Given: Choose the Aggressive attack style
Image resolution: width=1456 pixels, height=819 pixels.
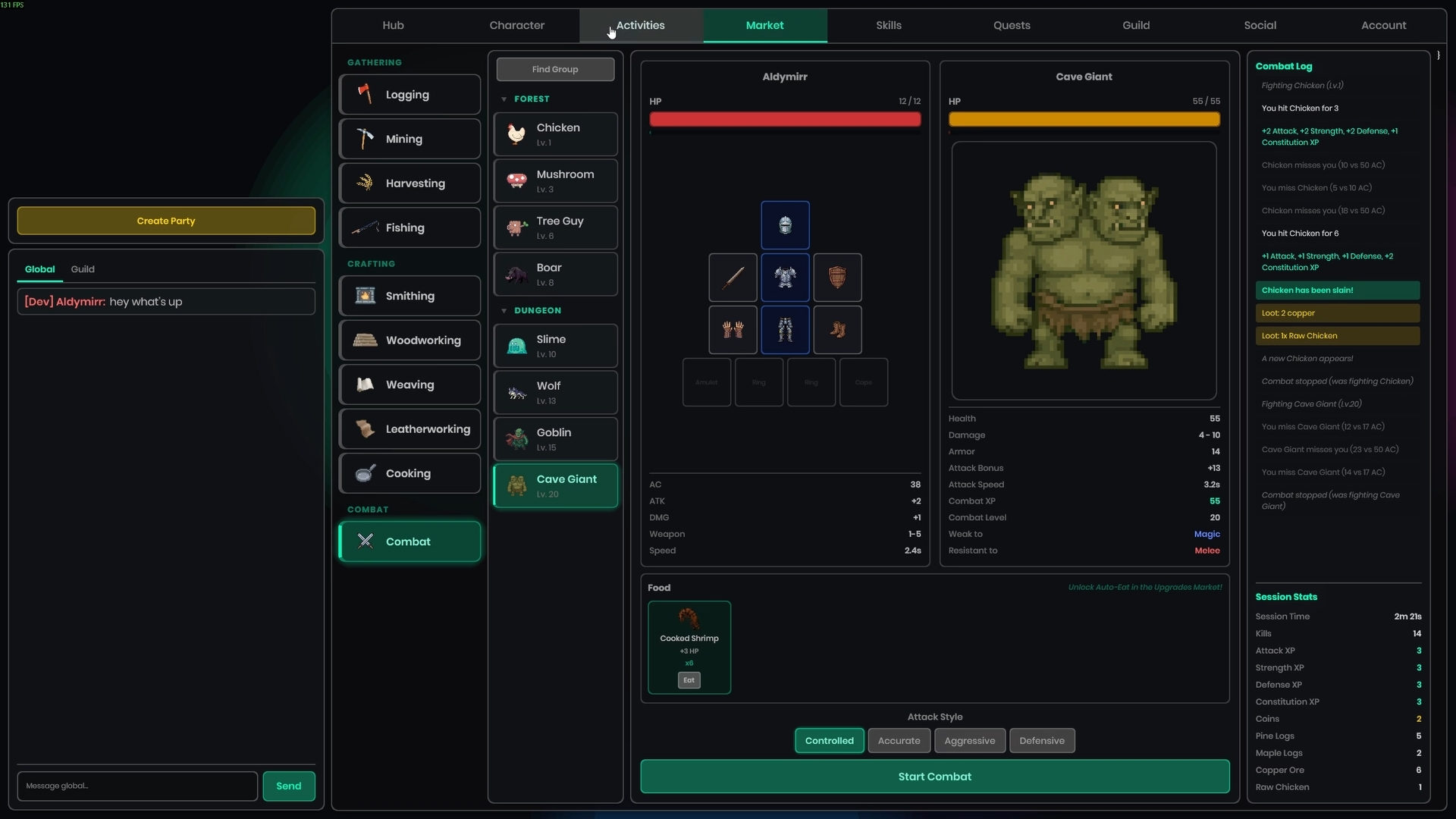Looking at the screenshot, I should 969,741.
